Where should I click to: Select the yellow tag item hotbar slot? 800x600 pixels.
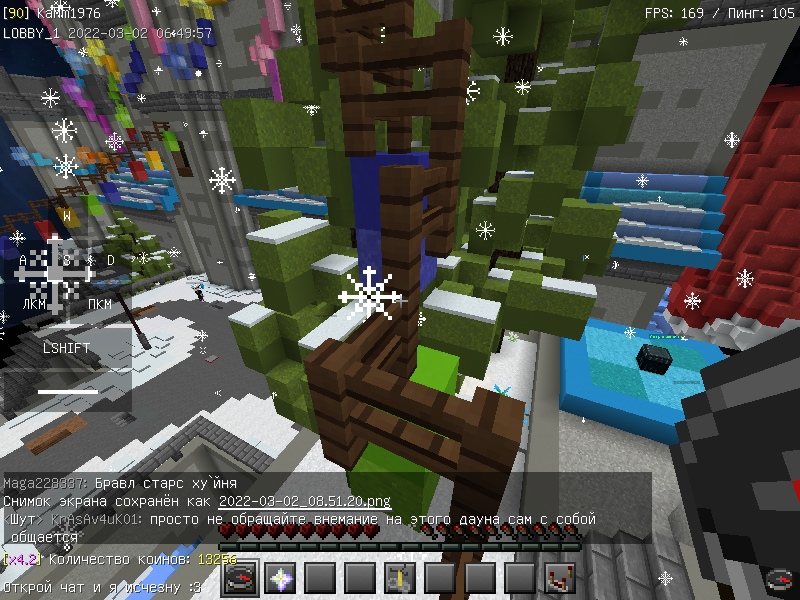point(400,577)
